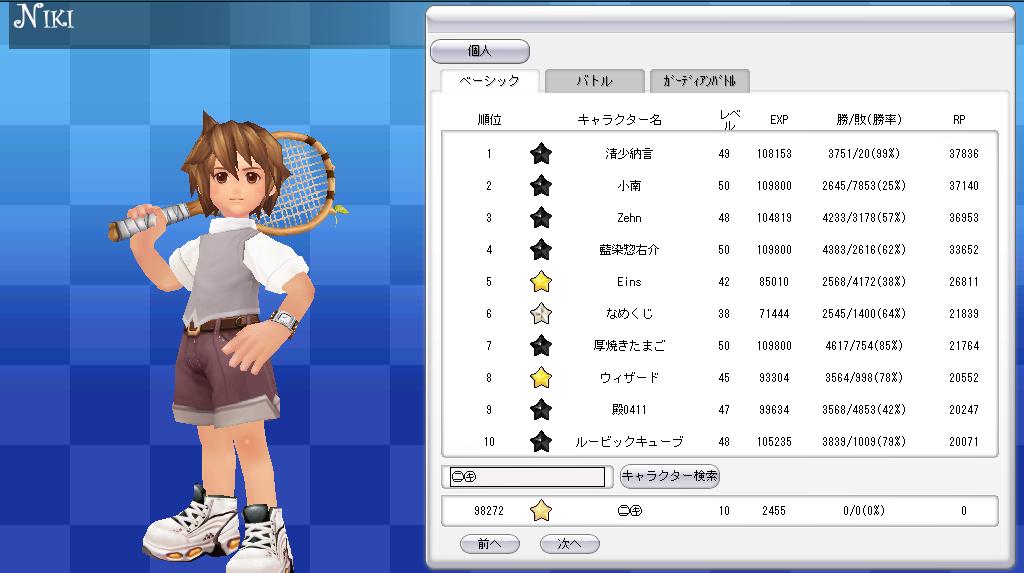This screenshot has width=1024, height=573.
Task: Click the character name search field
Action: [528, 477]
